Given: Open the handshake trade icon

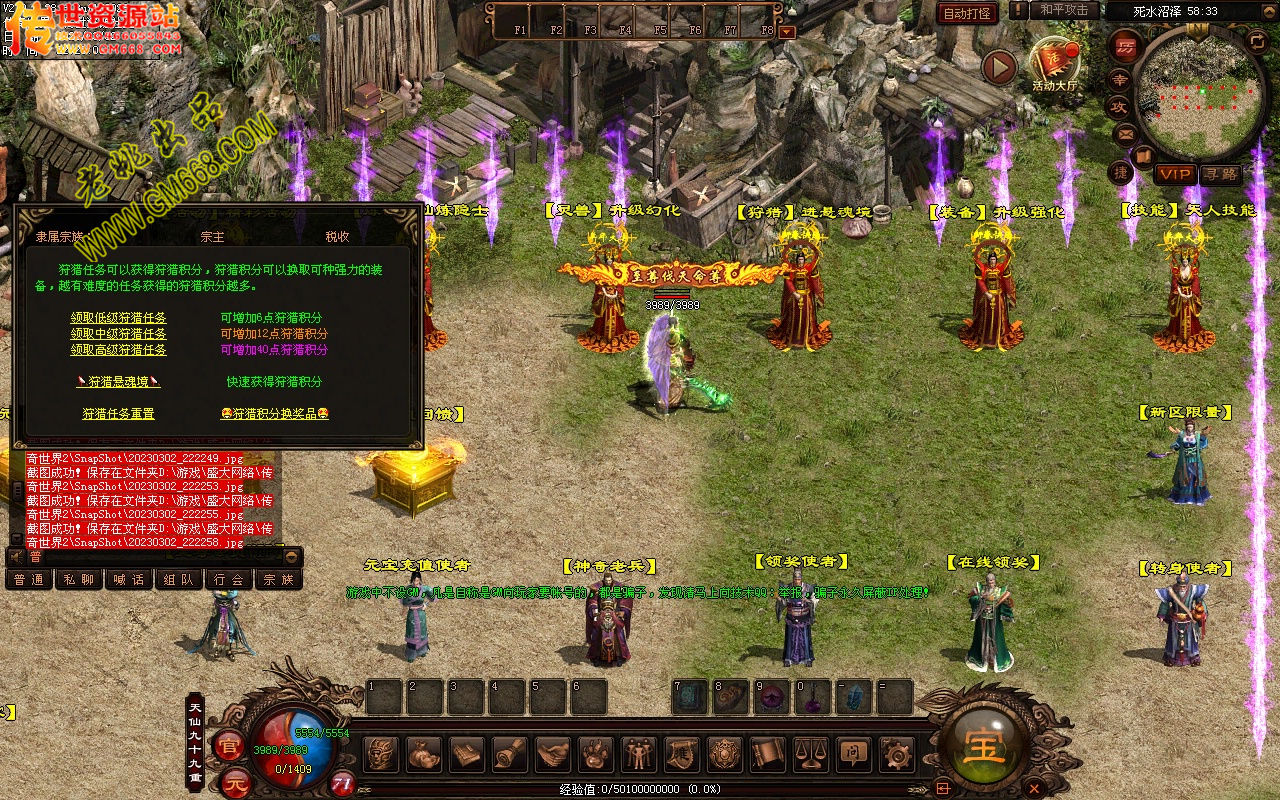Looking at the screenshot, I should 552,754.
